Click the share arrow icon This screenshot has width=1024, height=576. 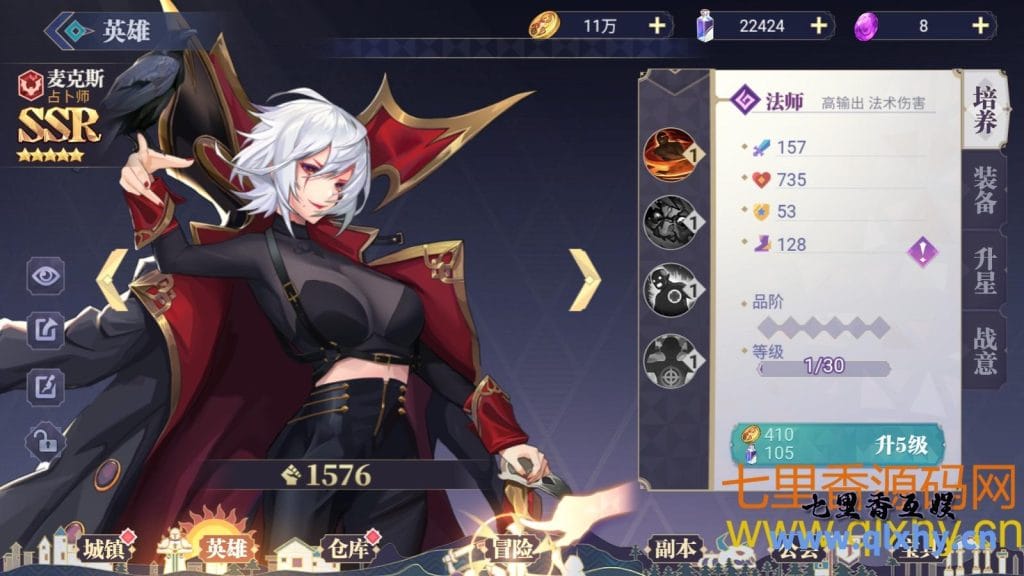point(45,328)
